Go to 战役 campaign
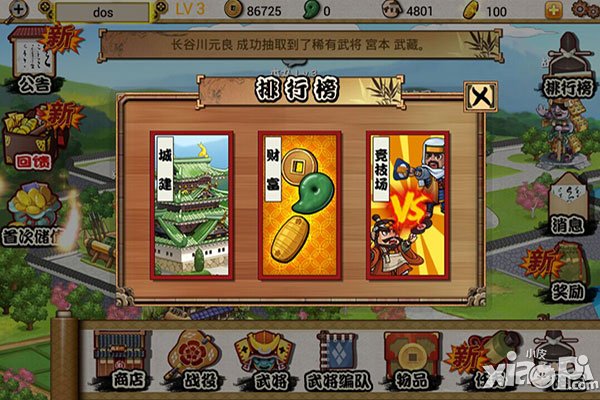This screenshot has height=400, width=600. [190, 357]
